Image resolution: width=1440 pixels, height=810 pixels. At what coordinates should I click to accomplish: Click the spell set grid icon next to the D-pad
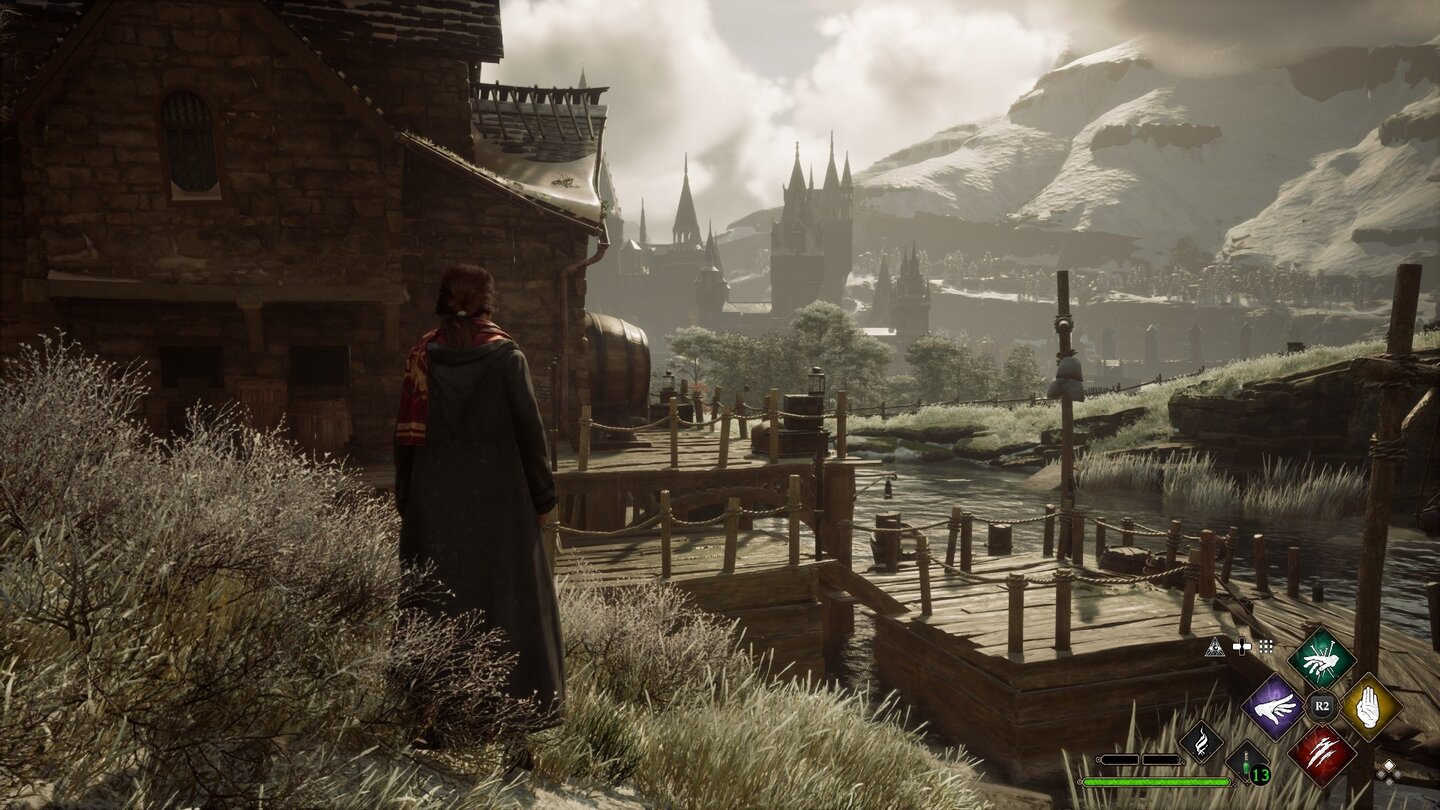click(1265, 647)
